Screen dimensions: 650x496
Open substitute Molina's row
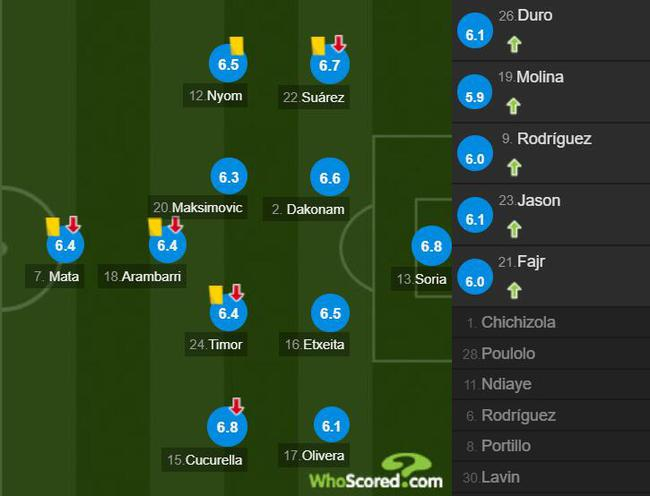(x=550, y=92)
